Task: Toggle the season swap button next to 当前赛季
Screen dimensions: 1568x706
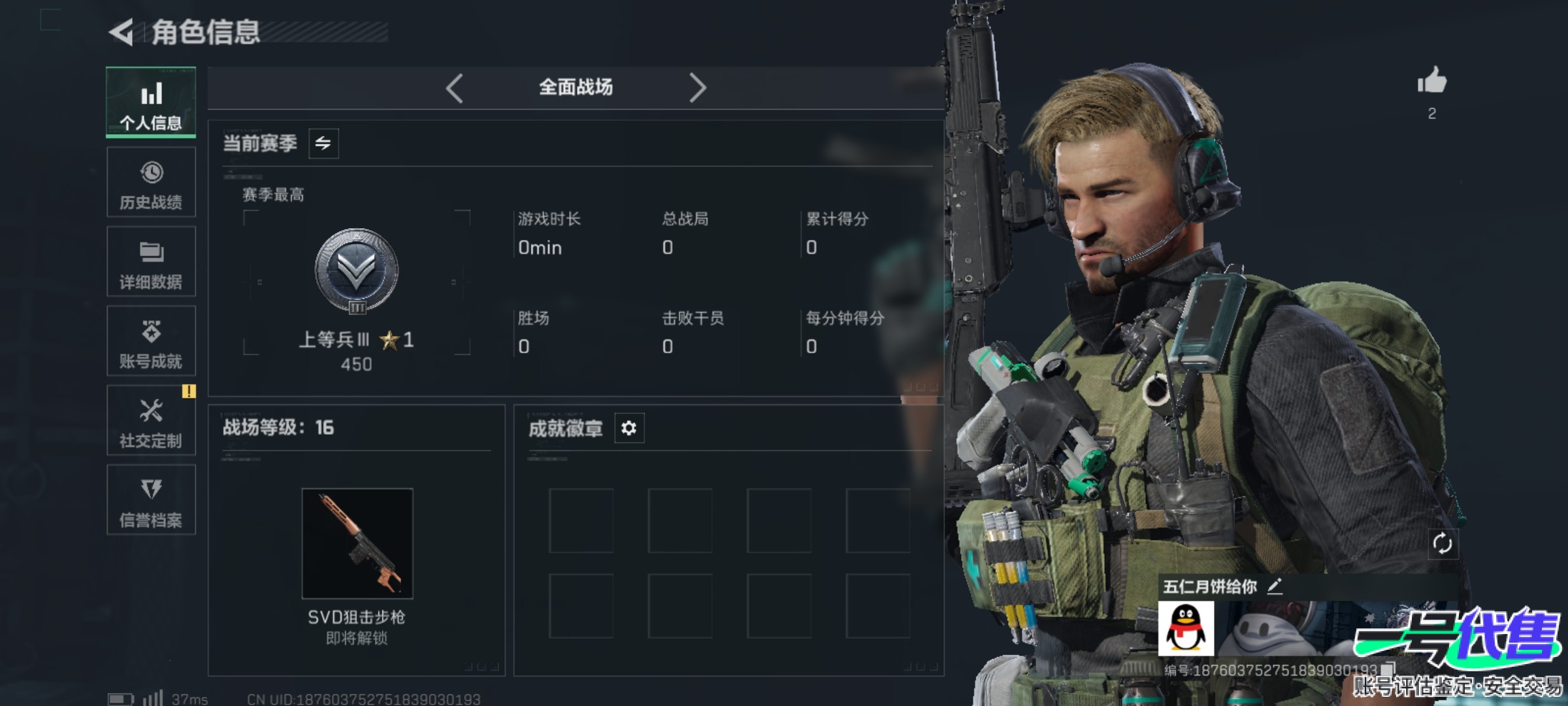Action: (x=323, y=143)
